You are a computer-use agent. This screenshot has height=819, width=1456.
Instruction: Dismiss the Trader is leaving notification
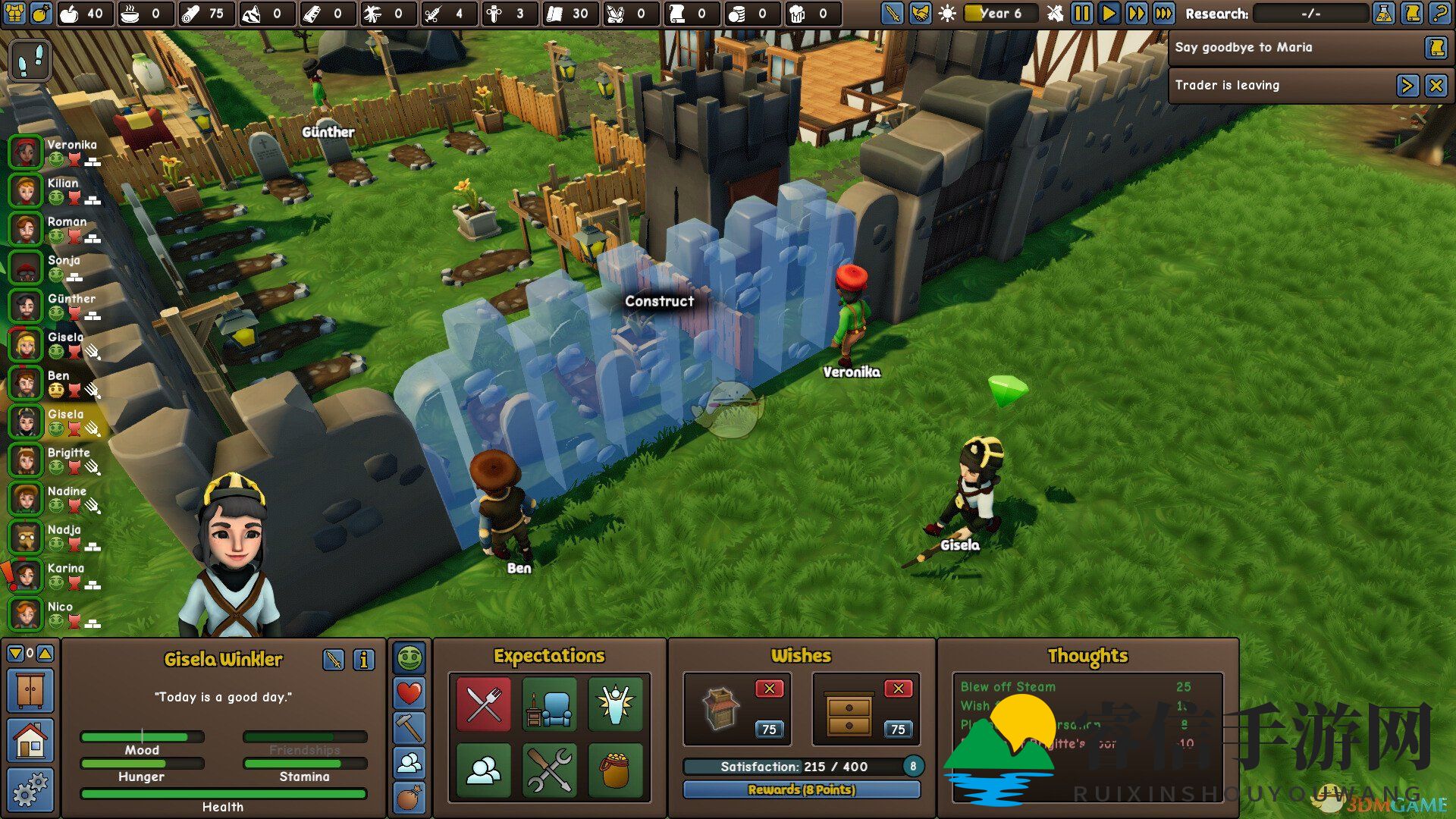click(x=1436, y=86)
